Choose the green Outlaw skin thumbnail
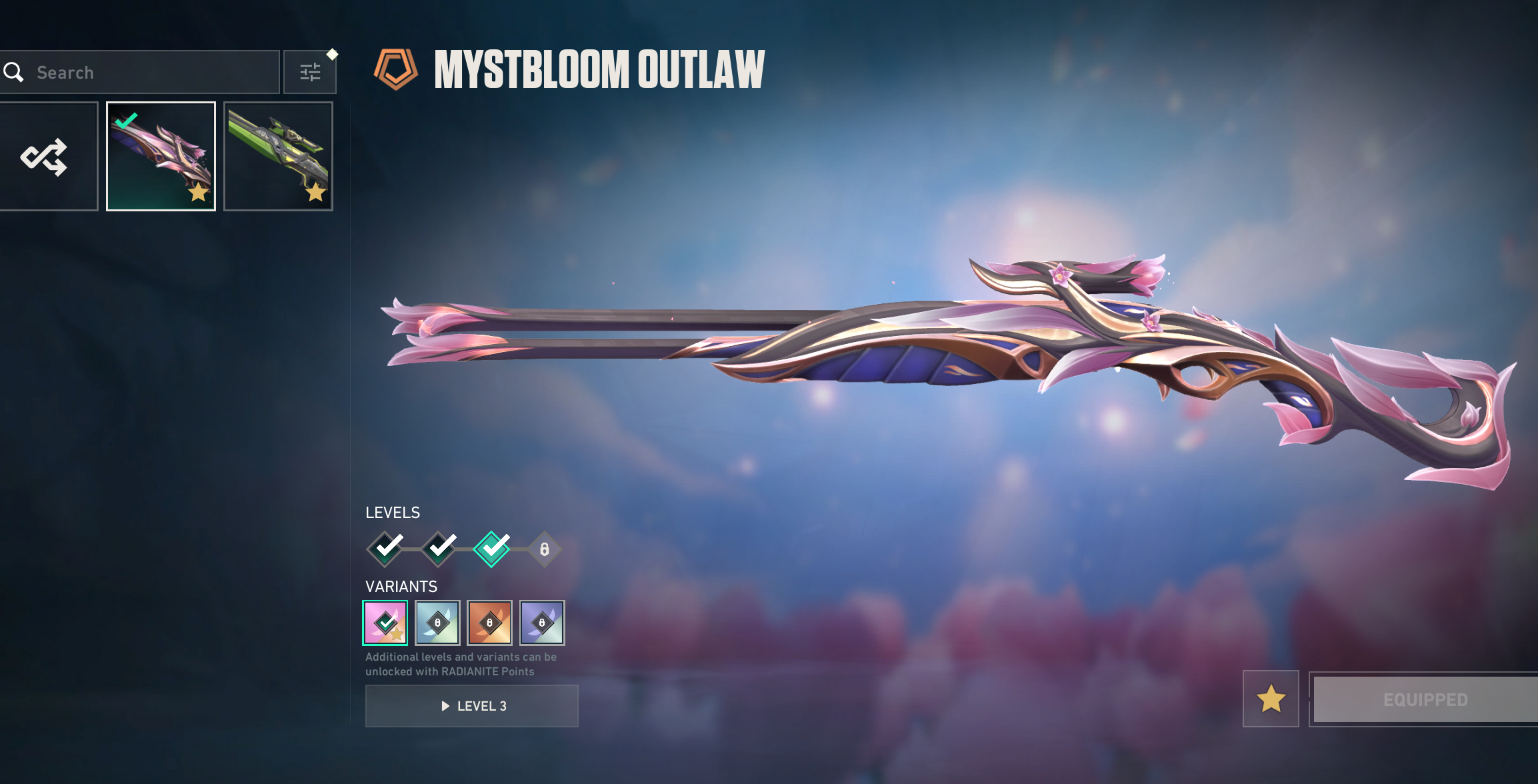1538x784 pixels. [x=278, y=157]
